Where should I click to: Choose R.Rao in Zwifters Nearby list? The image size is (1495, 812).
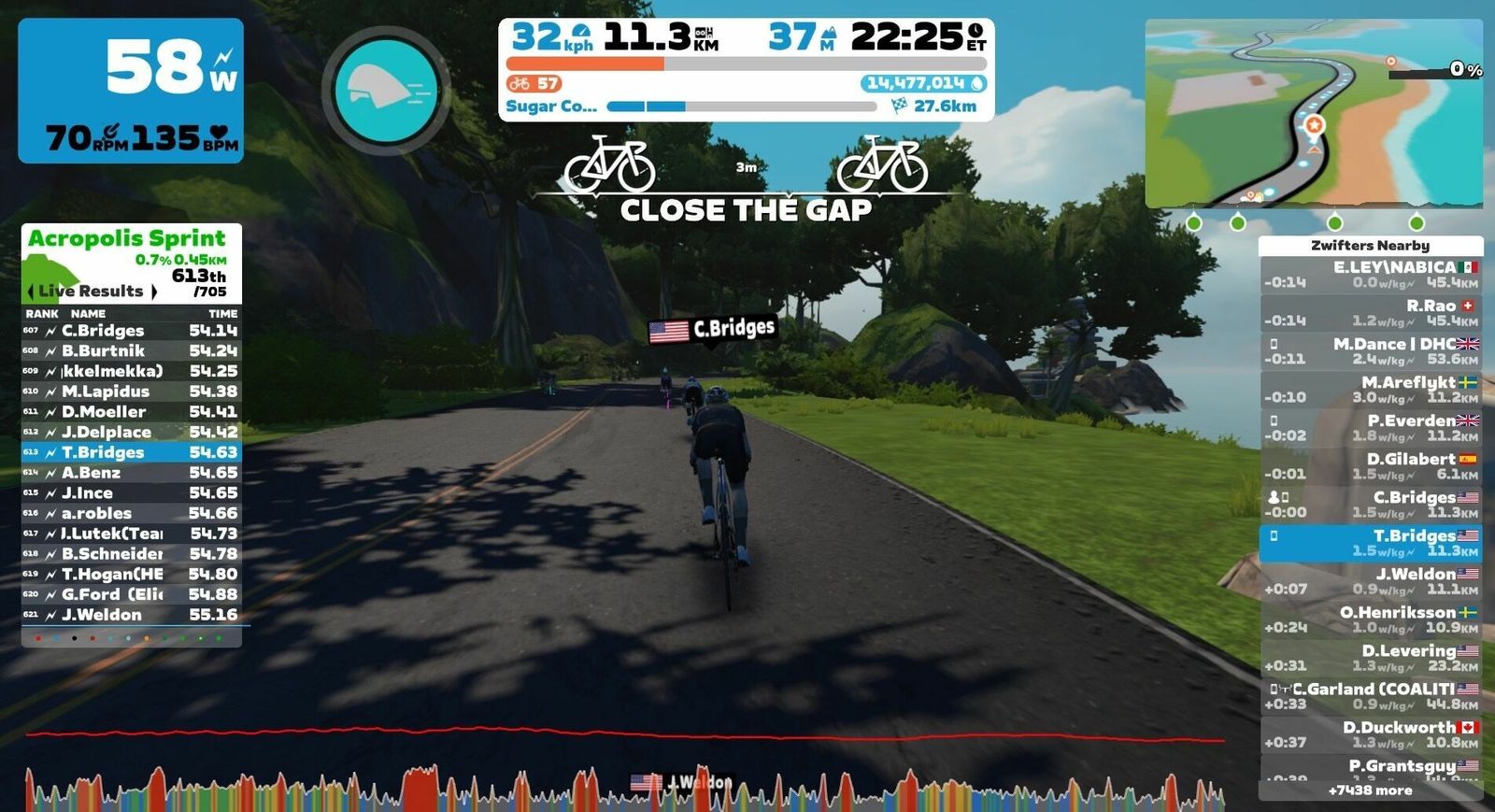(x=1370, y=313)
